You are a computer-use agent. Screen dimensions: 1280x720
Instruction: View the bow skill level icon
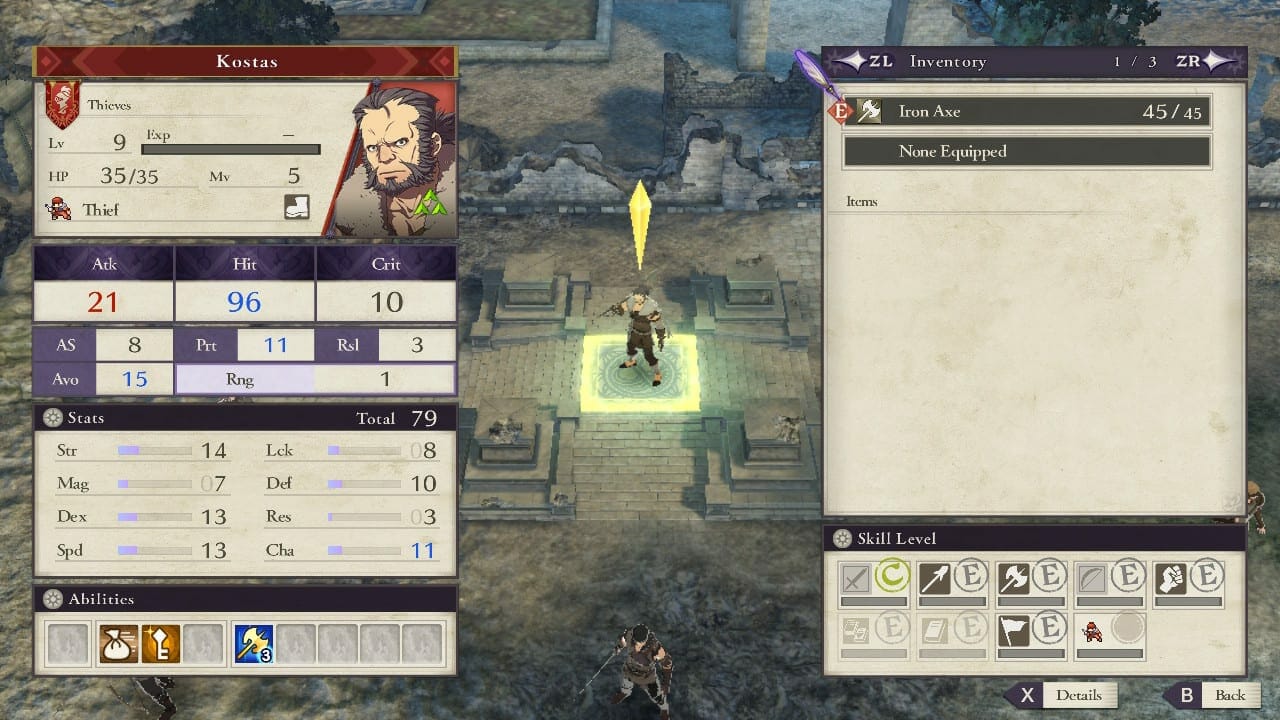click(x=1095, y=579)
